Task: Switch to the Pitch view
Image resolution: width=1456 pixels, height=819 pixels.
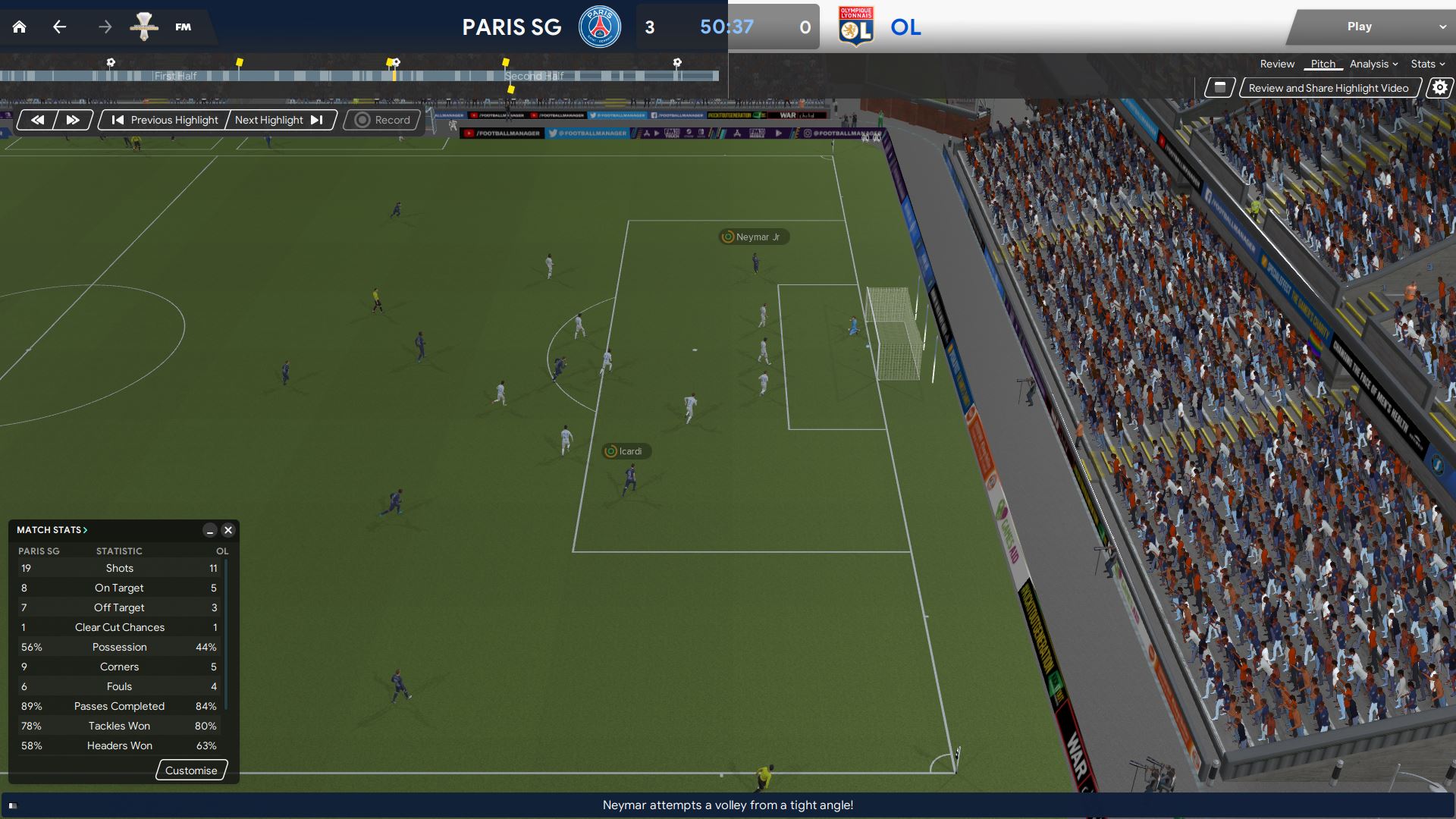Action: 1323,64
